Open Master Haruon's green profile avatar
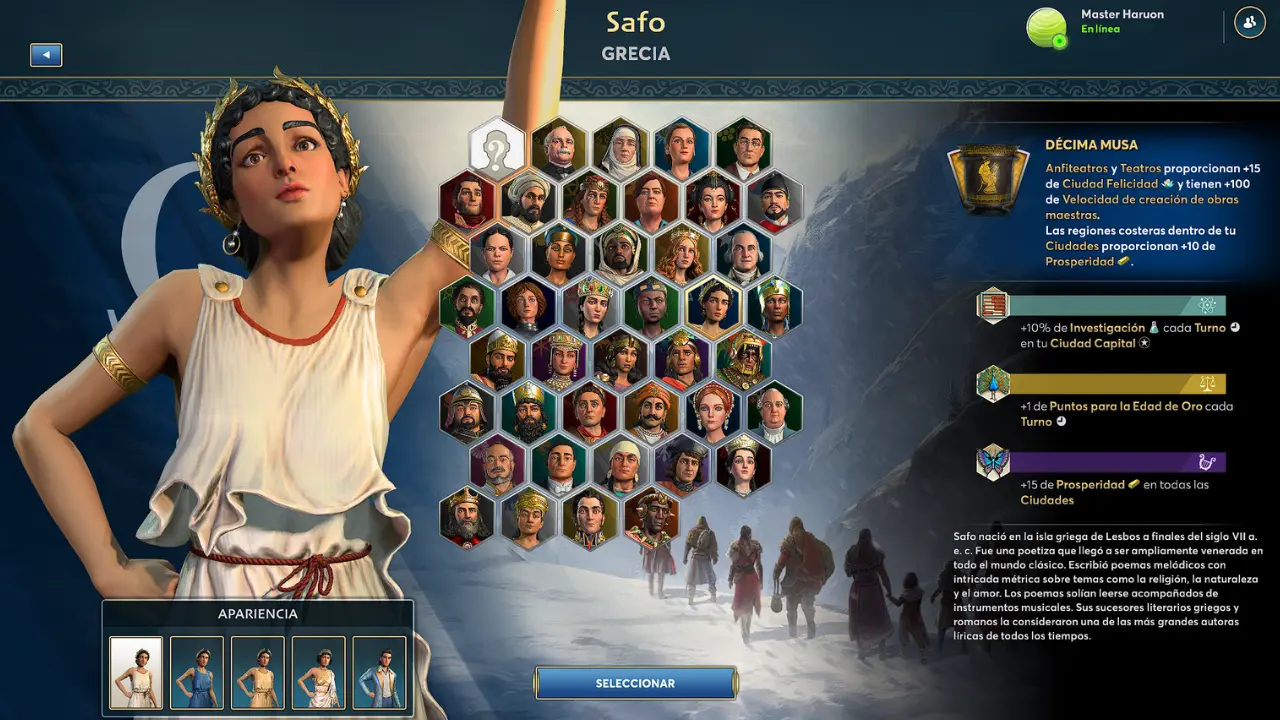Screen dimensions: 1280x720 coord(1047,27)
